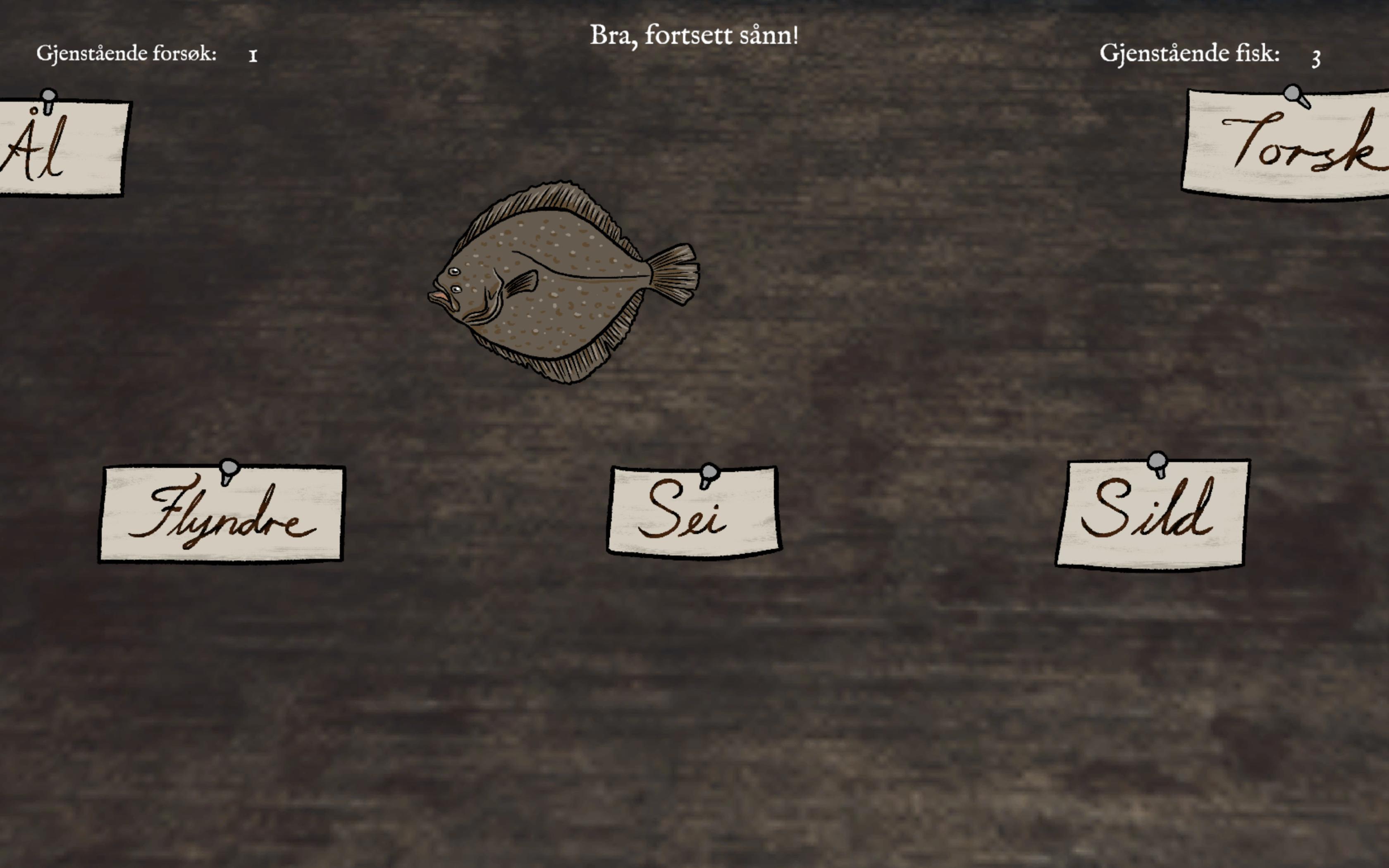The width and height of the screenshot is (1389, 868).
Task: Click the number 1 beside Gjenstående forsøk
Action: tap(253, 56)
